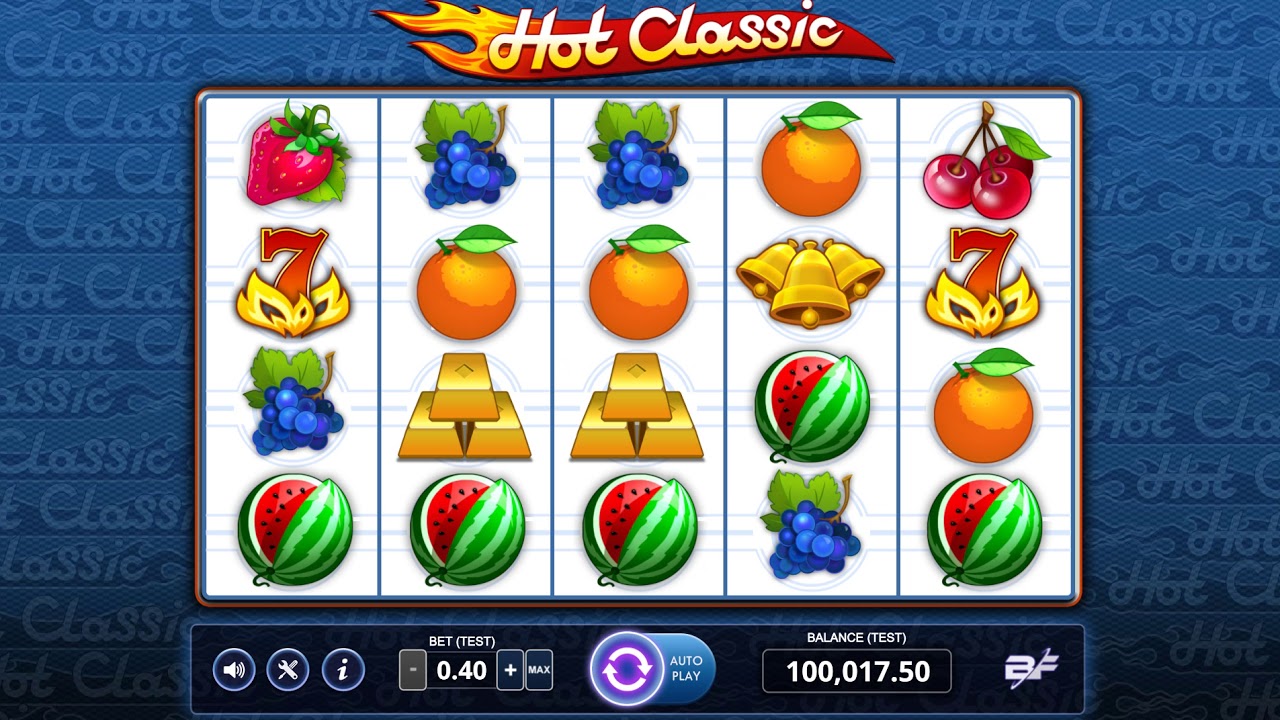This screenshot has width=1280, height=720.
Task: Enable maximum bet with MAX button
Action: click(538, 670)
